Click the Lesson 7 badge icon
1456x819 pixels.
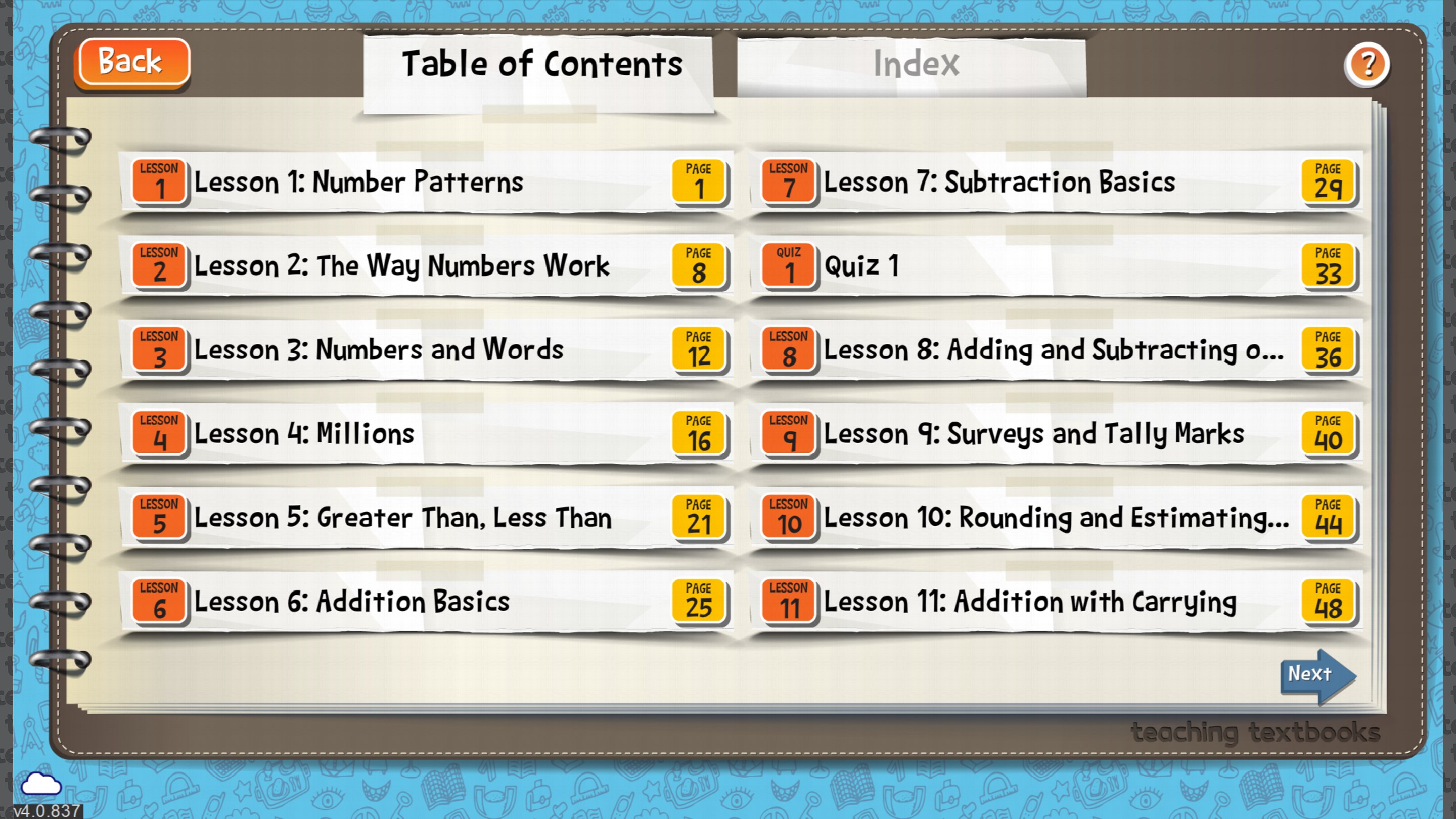(x=788, y=182)
